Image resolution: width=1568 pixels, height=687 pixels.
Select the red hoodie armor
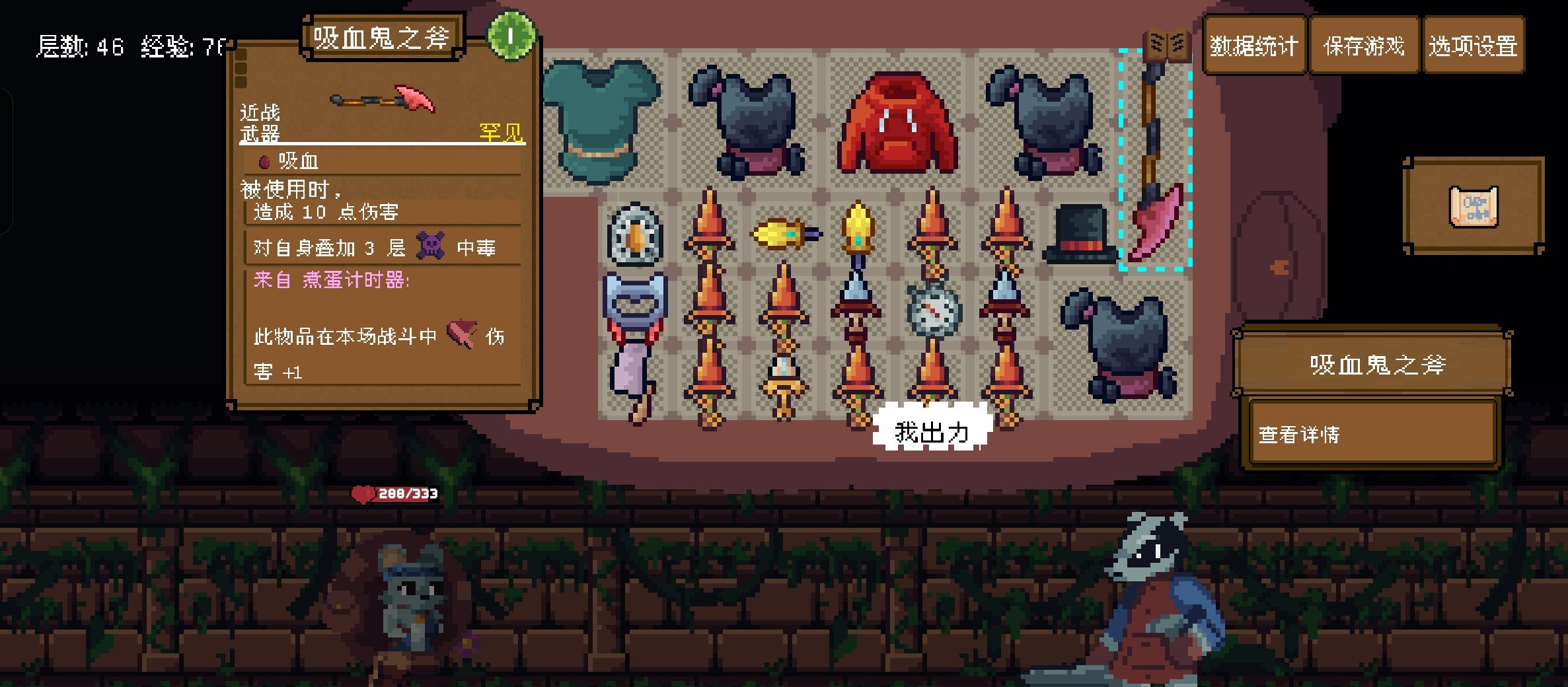pyautogui.click(x=896, y=124)
